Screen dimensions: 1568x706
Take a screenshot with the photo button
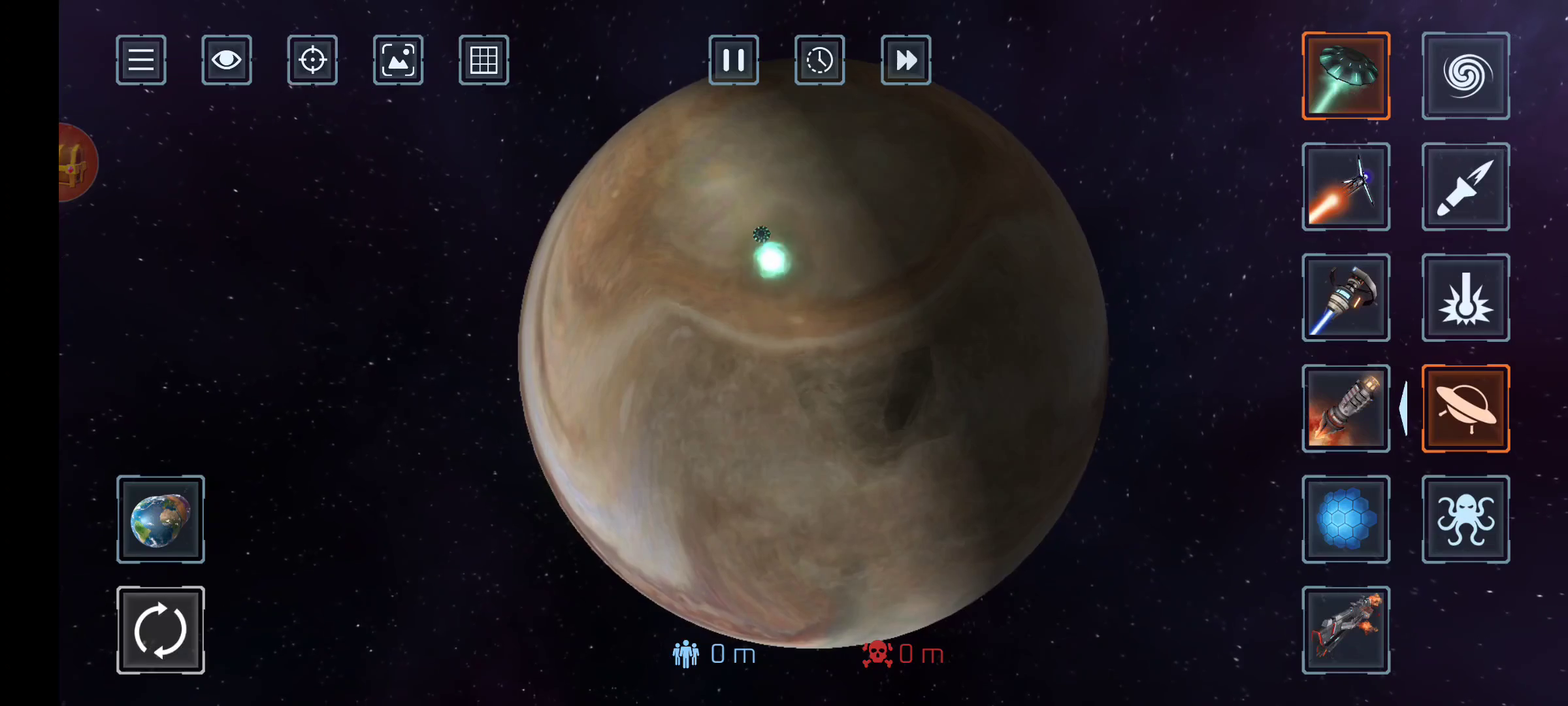[398, 60]
